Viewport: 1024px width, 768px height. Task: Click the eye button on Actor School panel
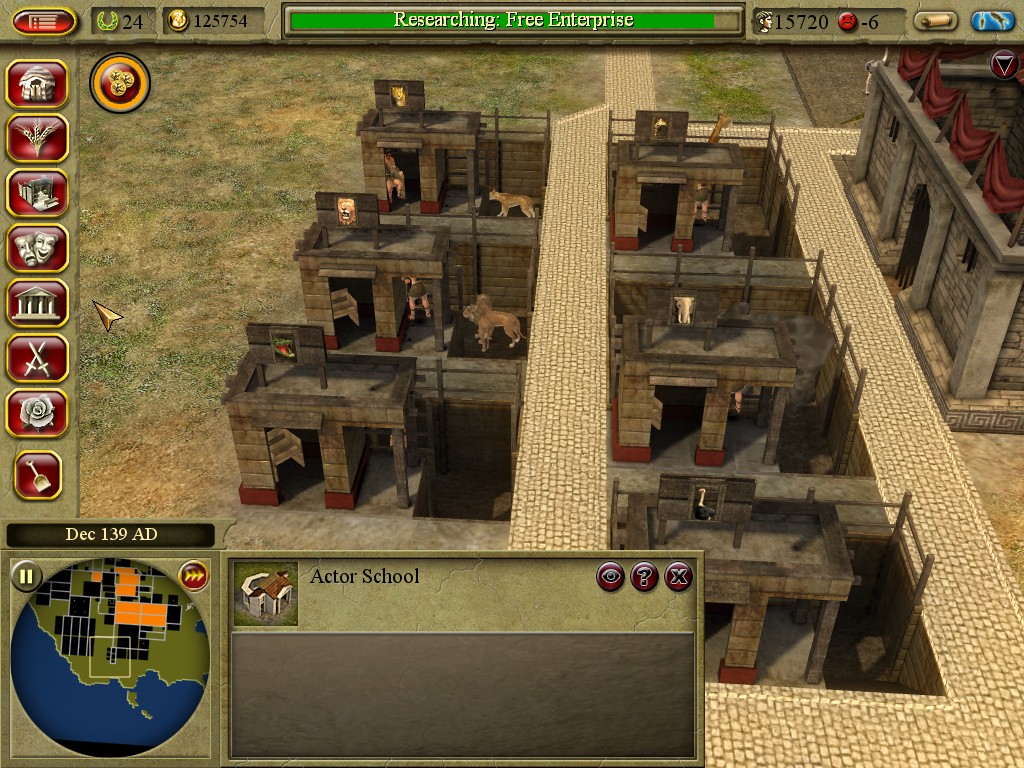click(x=611, y=576)
